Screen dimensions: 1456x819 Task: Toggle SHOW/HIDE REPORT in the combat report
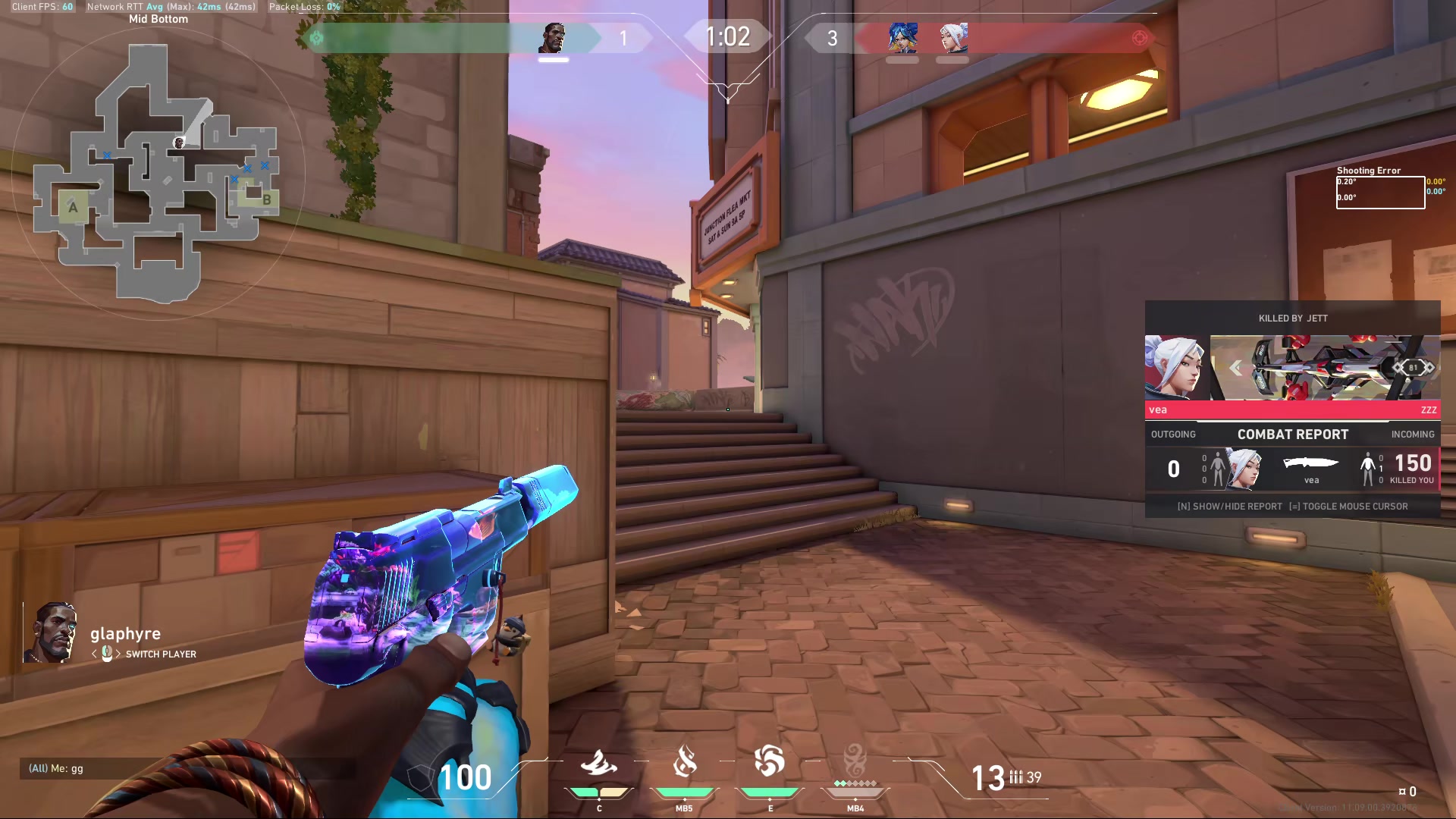coord(1231,507)
